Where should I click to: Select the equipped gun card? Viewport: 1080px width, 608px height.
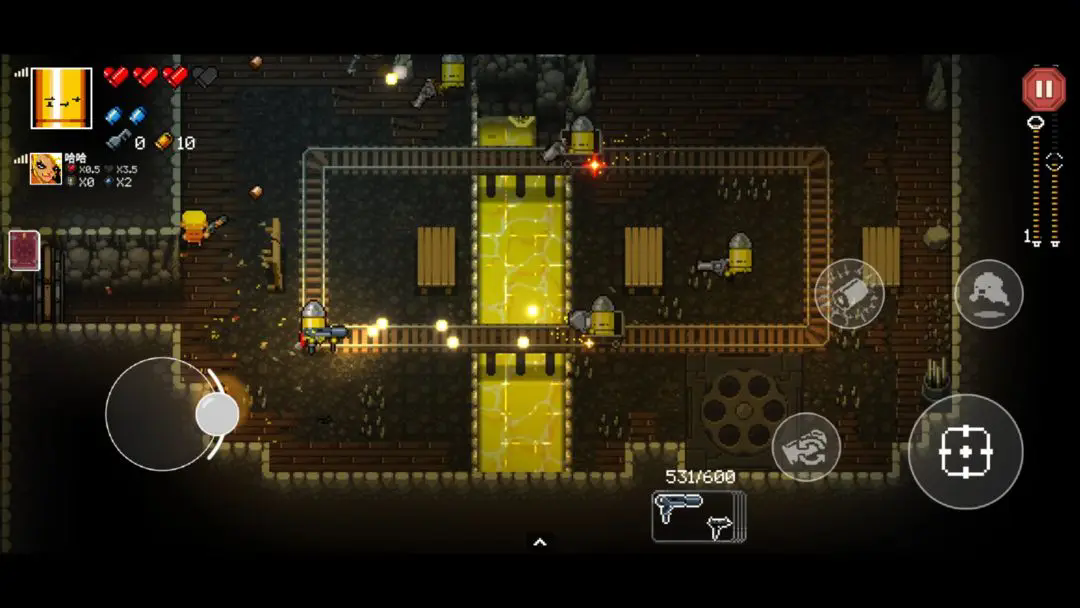tap(698, 516)
